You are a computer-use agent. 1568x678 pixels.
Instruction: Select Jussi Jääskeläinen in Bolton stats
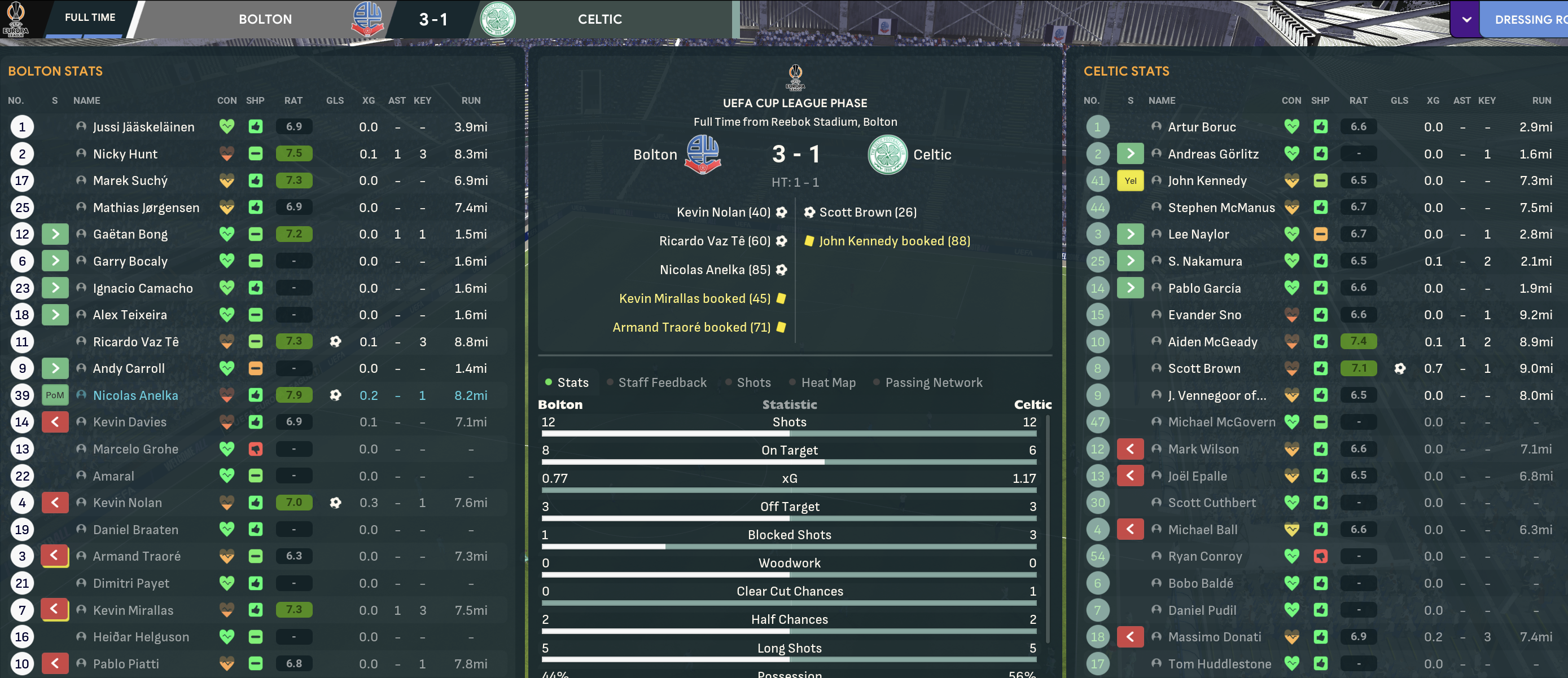pyautogui.click(x=144, y=127)
